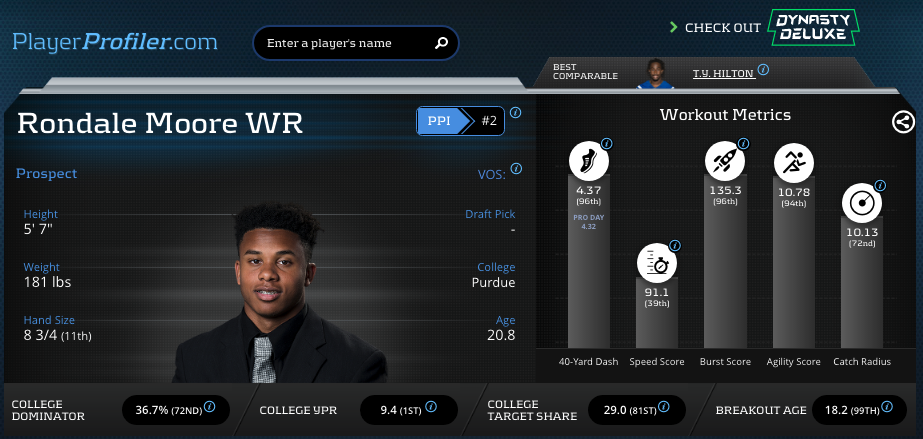
Task: Show info for the Catch Radius metric
Action: tap(880, 185)
